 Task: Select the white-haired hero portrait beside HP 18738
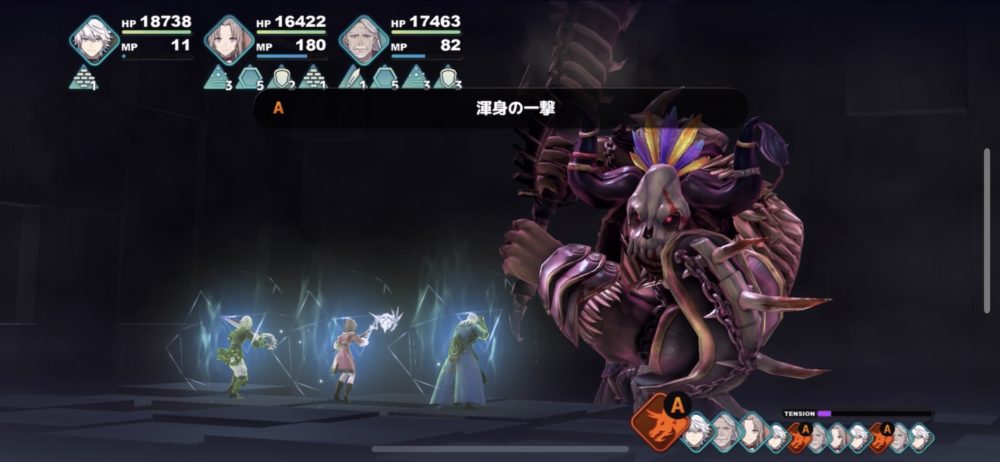coord(94,40)
